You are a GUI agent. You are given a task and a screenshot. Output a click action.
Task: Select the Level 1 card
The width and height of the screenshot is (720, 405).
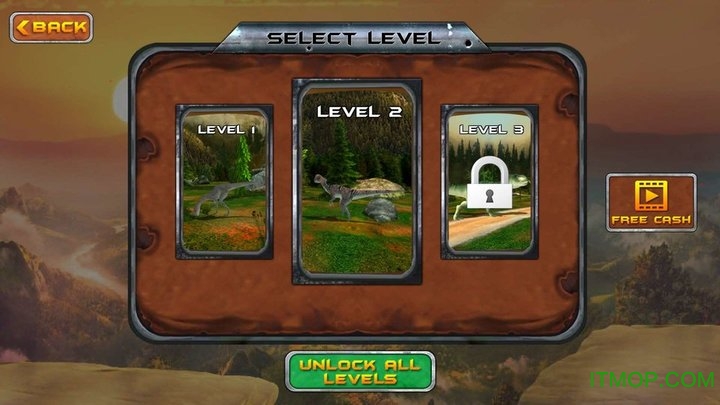[x=224, y=180]
